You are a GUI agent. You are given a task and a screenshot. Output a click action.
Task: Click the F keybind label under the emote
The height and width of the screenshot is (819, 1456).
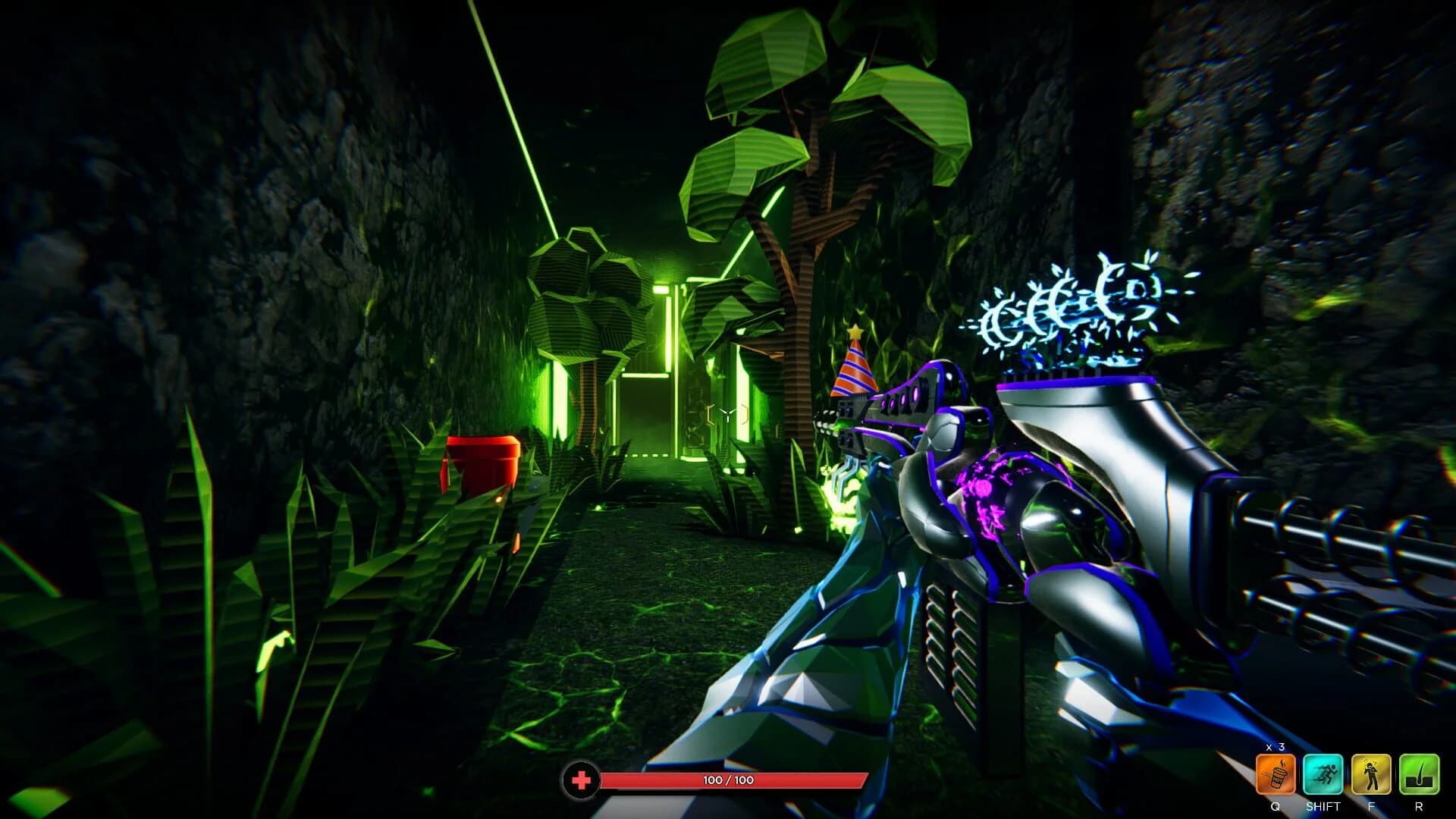(1371, 805)
